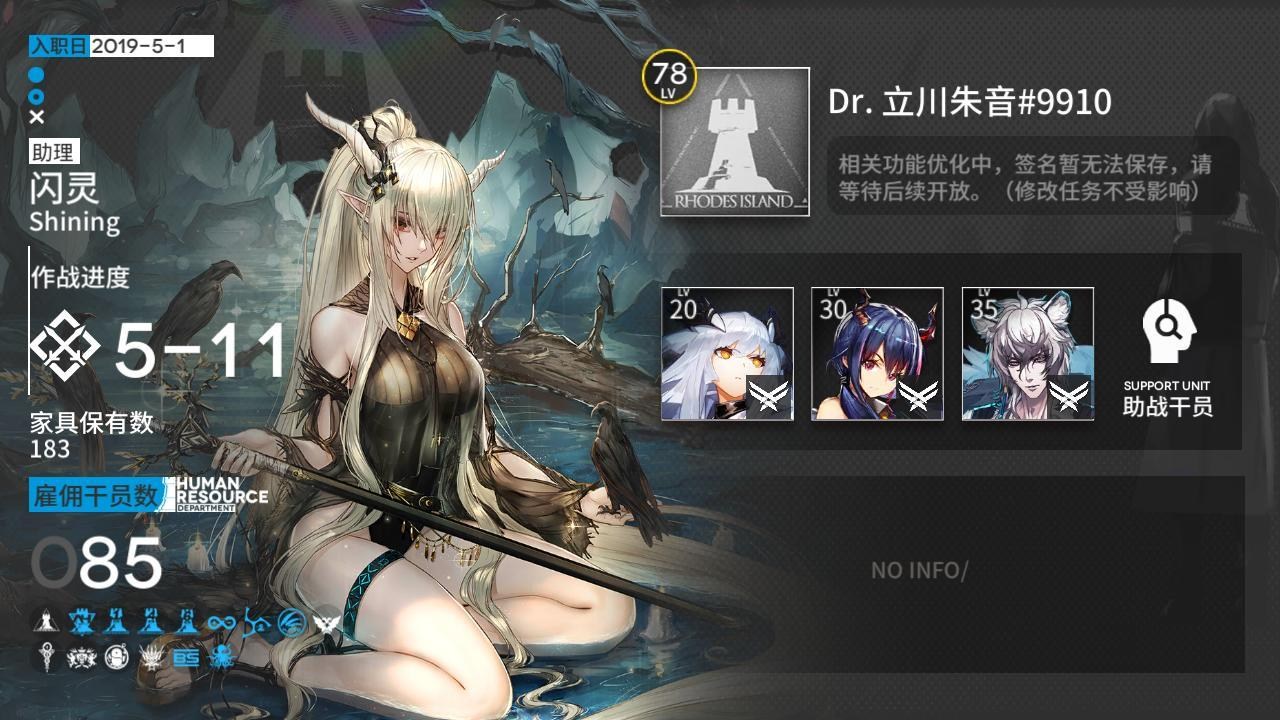Viewport: 1280px width, 720px height.
Task: Open the level 35 support operator portrait
Action: click(x=1029, y=350)
